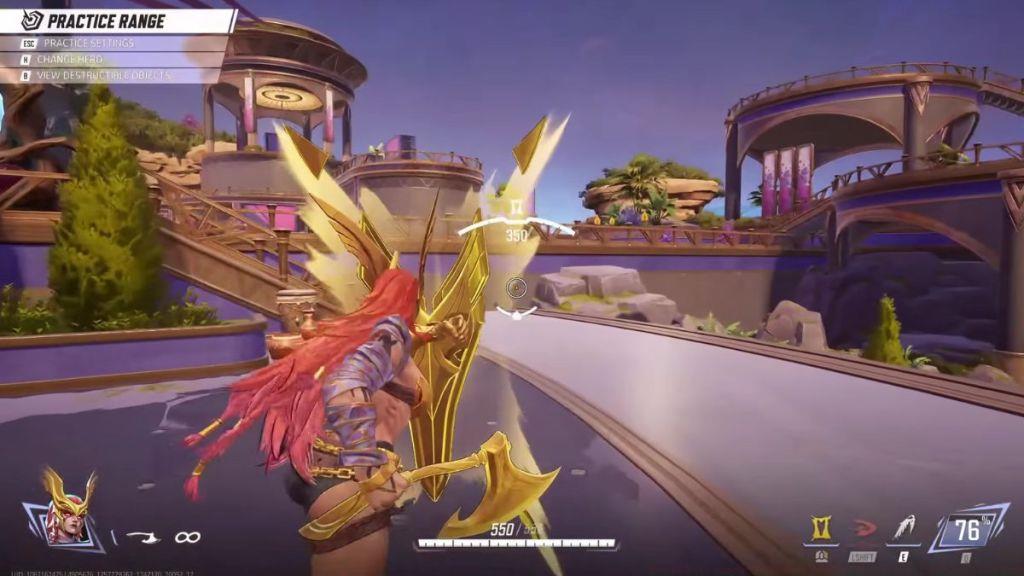This screenshot has width=1024, height=576.
Task: Select View Destructible Objects
Action: (x=104, y=75)
